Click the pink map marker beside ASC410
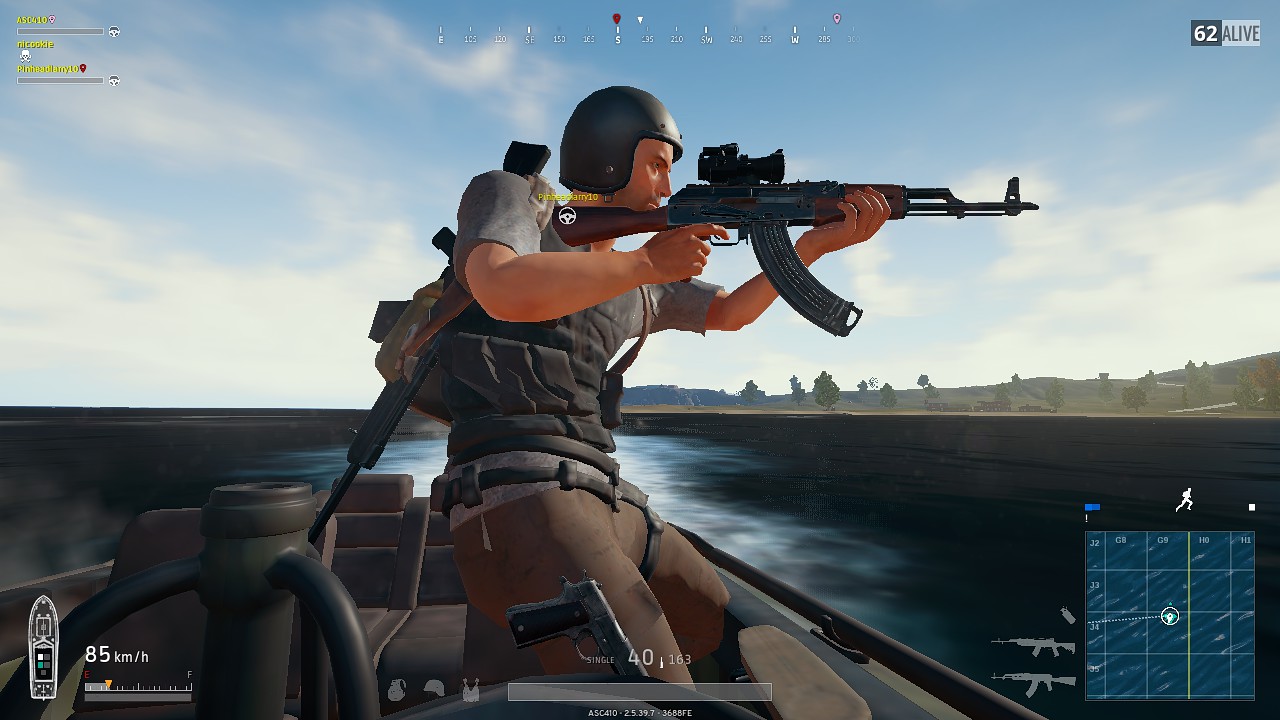The image size is (1280, 720). click(52, 20)
